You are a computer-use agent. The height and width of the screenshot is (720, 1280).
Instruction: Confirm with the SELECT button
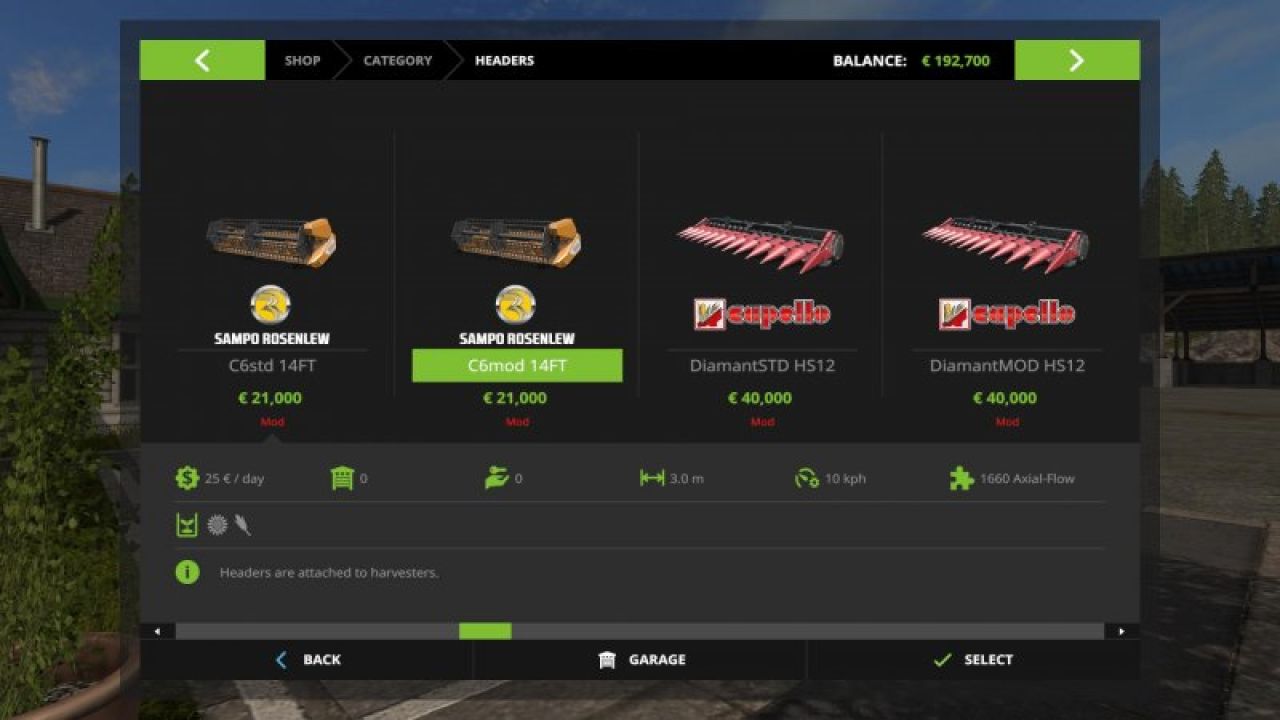coord(973,660)
